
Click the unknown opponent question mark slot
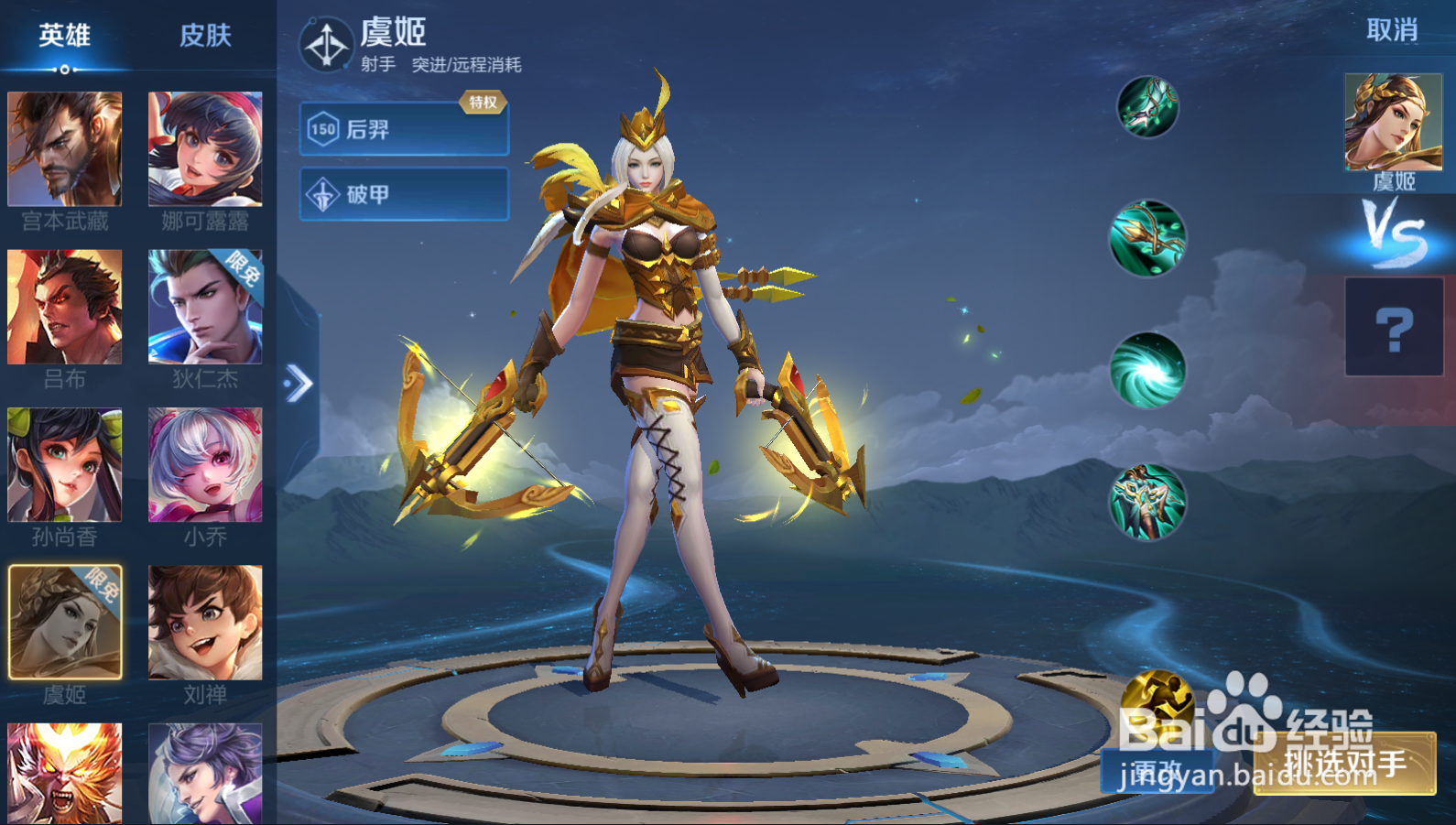click(x=1394, y=328)
